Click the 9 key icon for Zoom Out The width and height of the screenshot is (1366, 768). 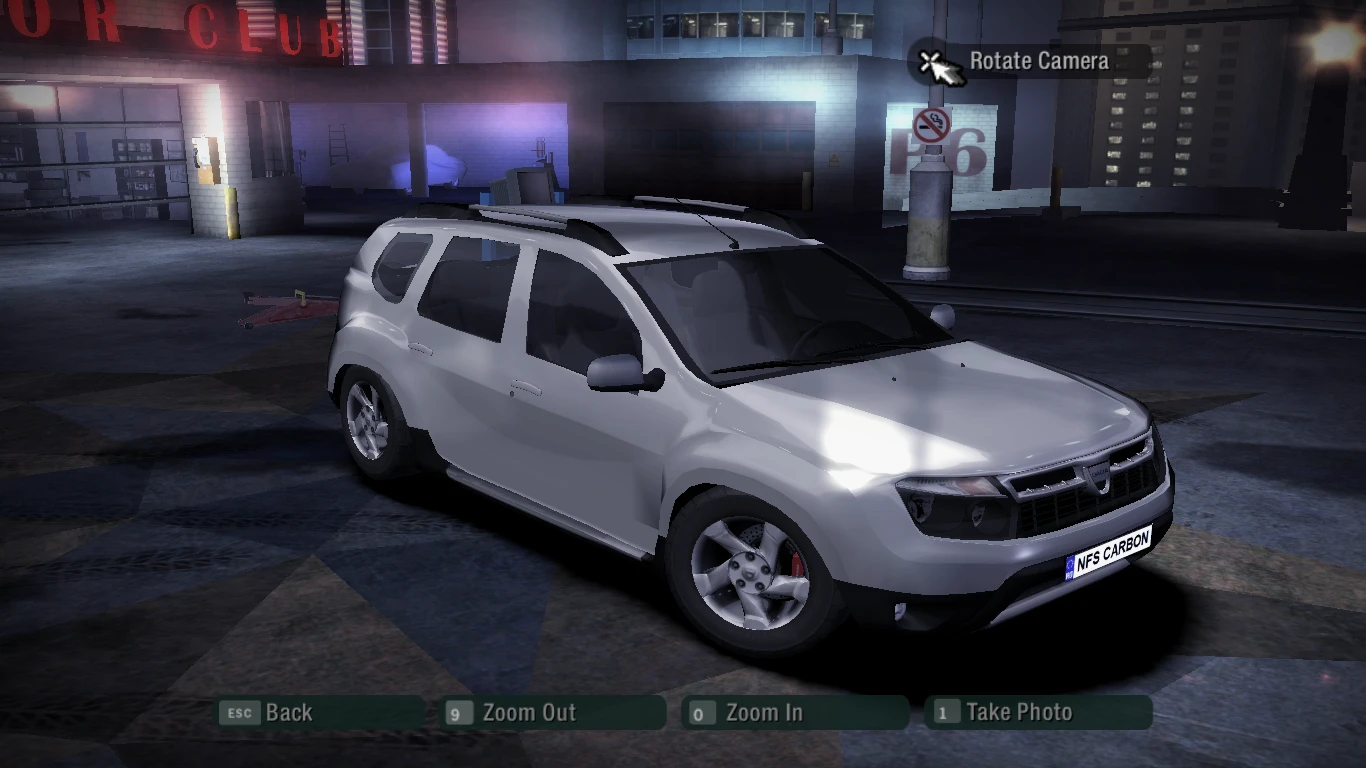[x=458, y=713]
